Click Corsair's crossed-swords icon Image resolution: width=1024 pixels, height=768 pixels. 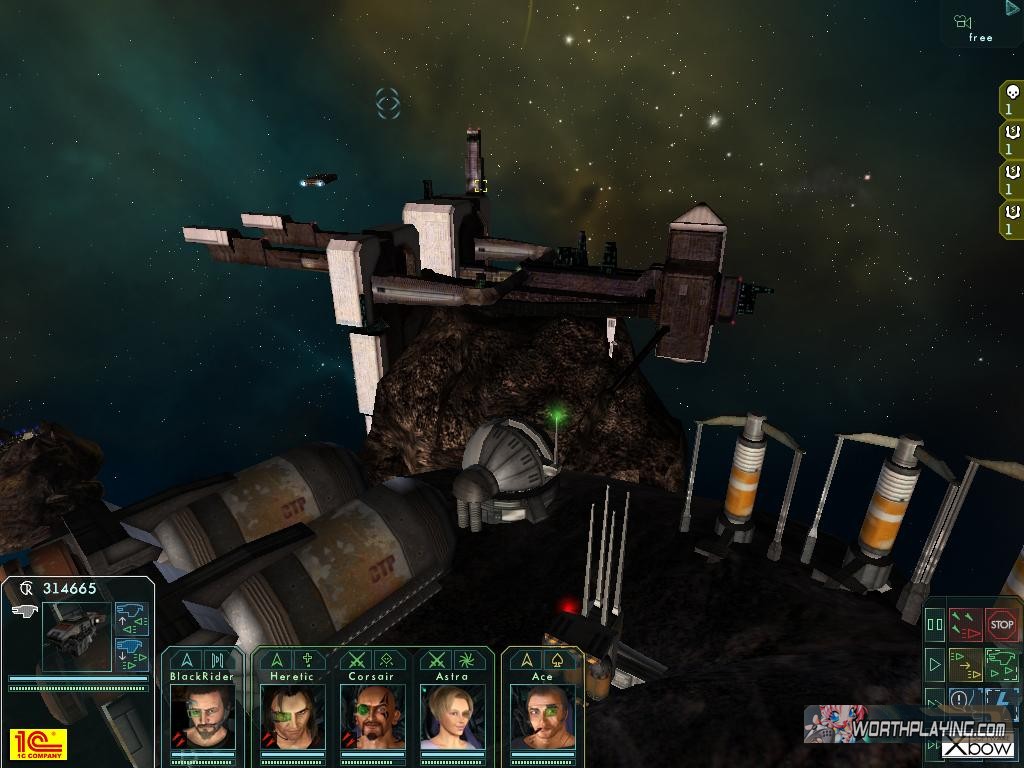click(354, 660)
